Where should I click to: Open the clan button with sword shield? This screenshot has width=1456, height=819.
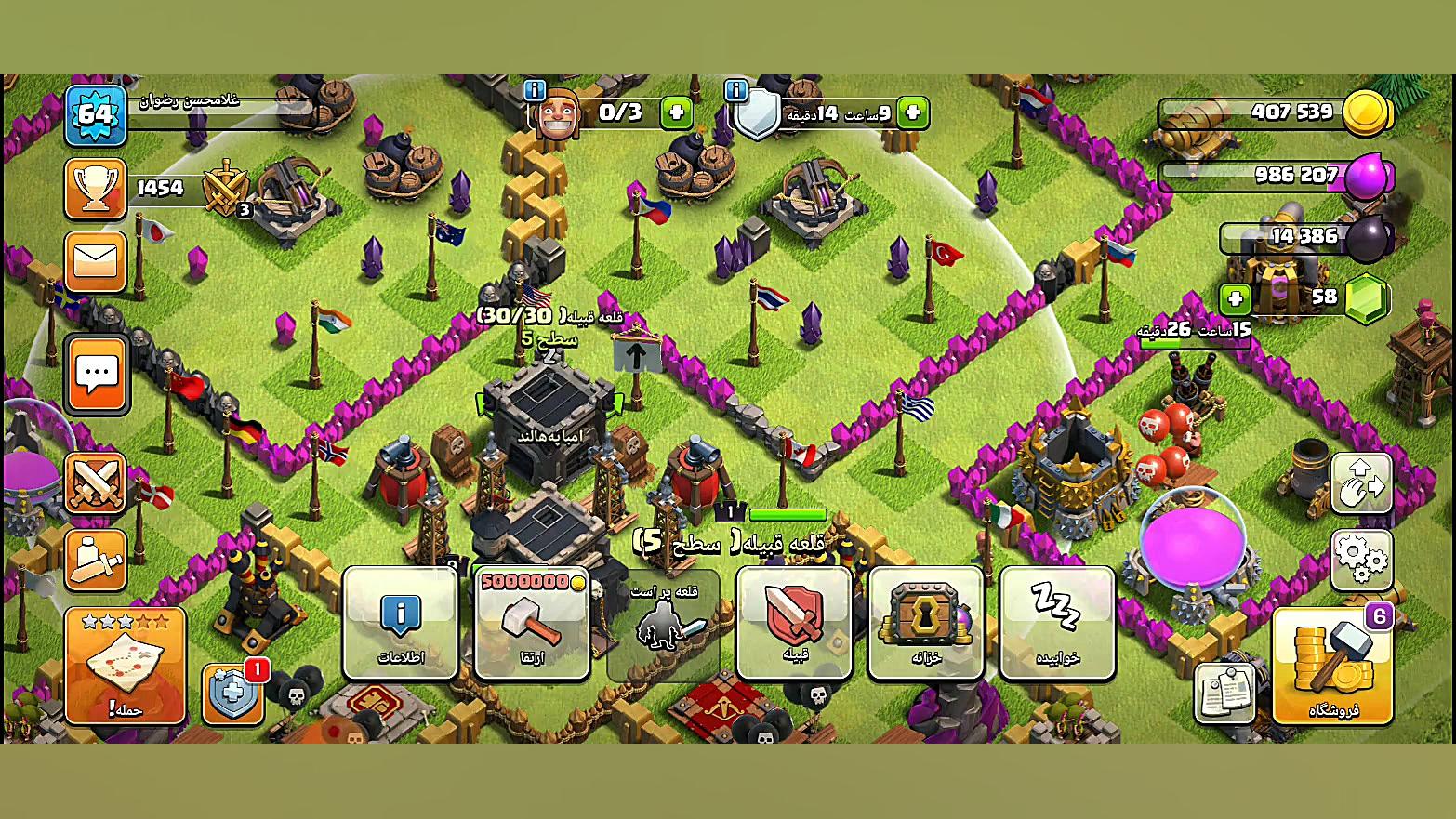point(794,623)
